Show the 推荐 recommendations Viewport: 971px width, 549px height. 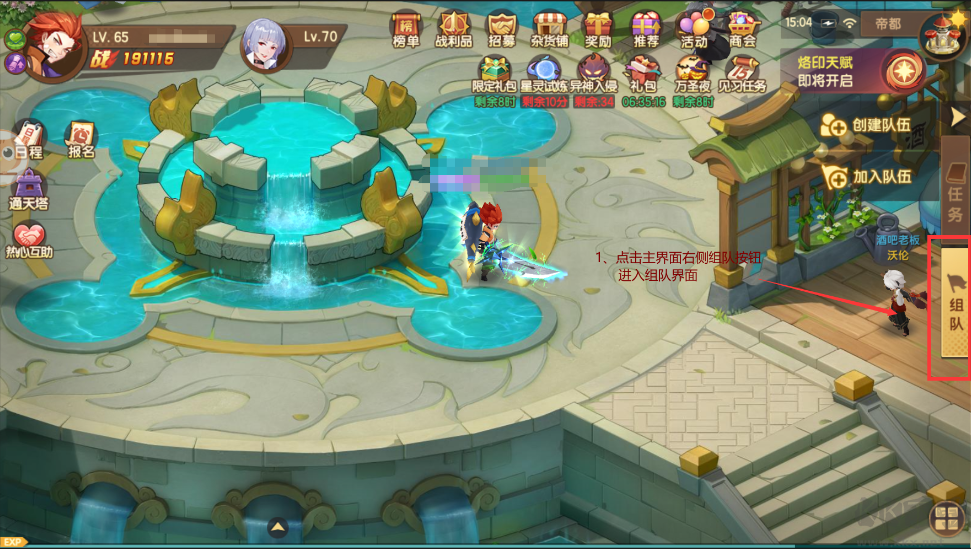click(x=646, y=29)
